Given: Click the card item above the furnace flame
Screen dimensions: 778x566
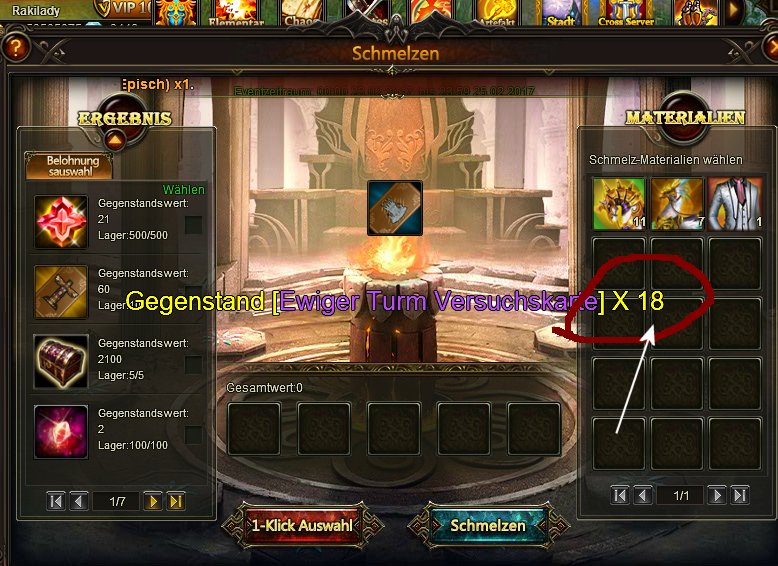Looking at the screenshot, I should (x=394, y=207).
